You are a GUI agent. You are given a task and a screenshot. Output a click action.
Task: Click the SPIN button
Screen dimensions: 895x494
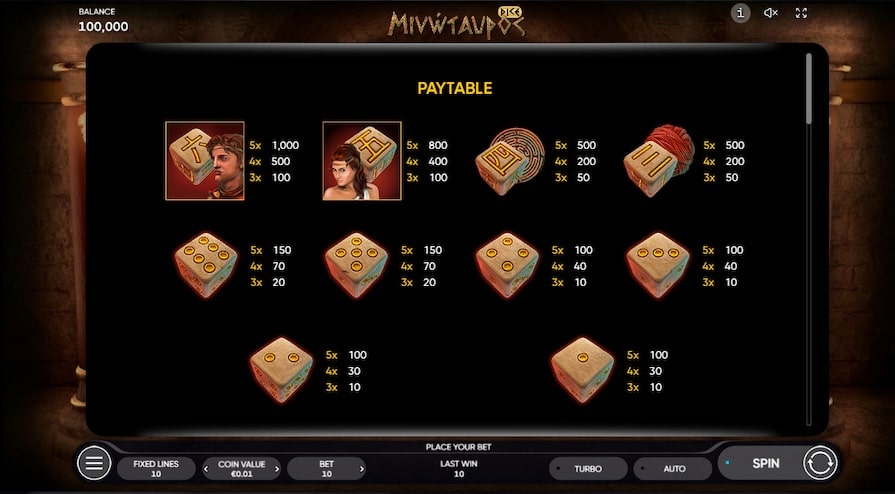765,463
